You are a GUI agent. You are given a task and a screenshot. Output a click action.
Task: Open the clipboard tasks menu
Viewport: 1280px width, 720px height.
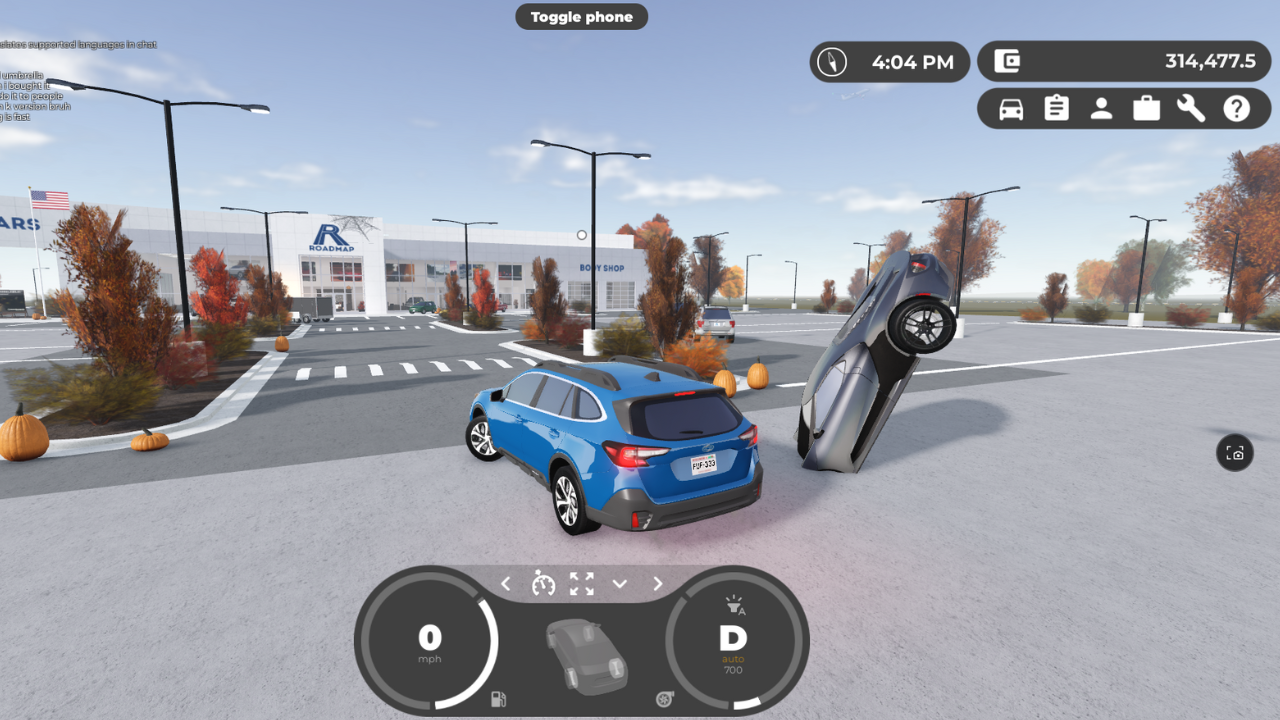1056,109
